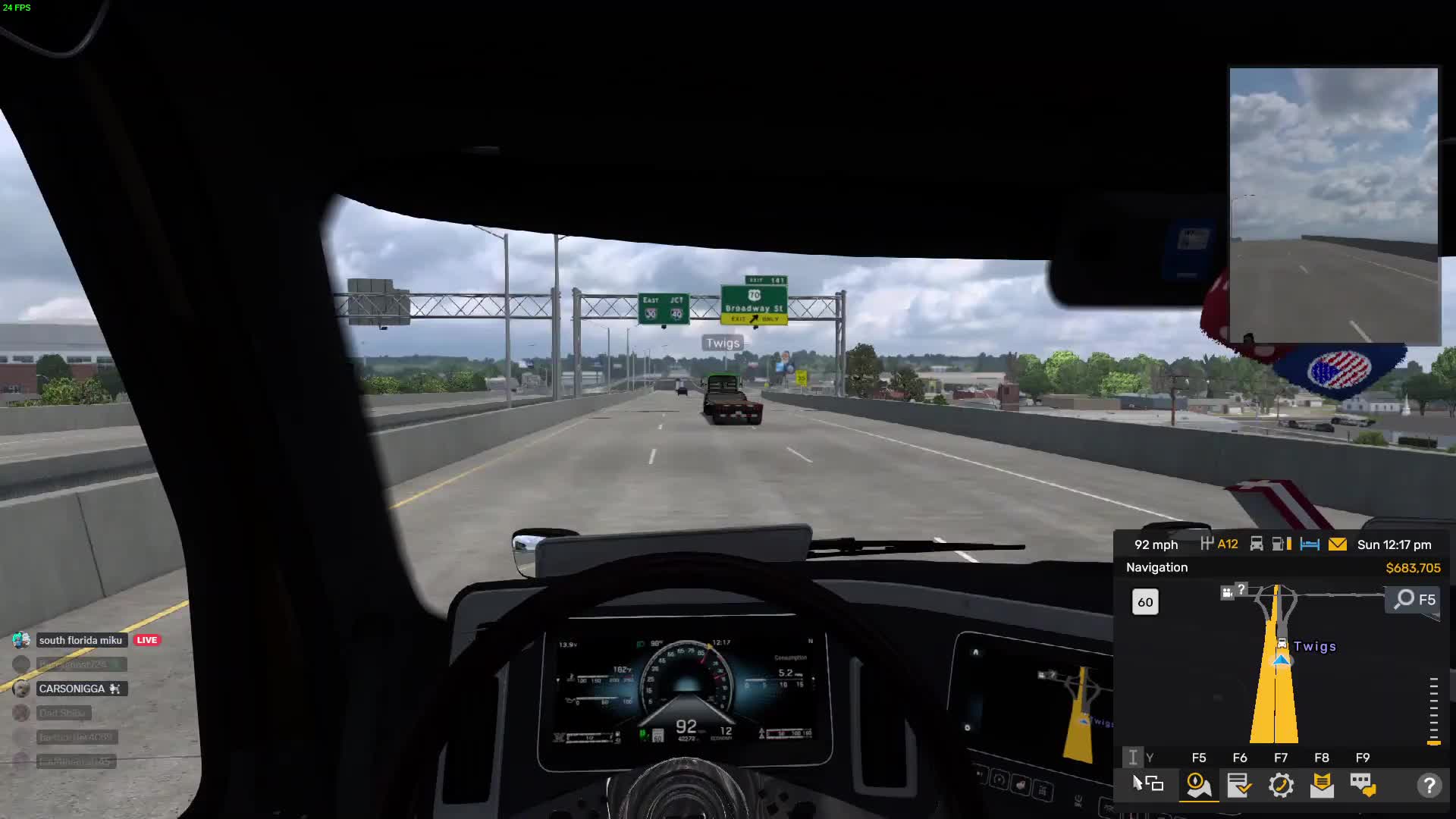Toggle the mouse cursor mode icon

tap(1145, 785)
